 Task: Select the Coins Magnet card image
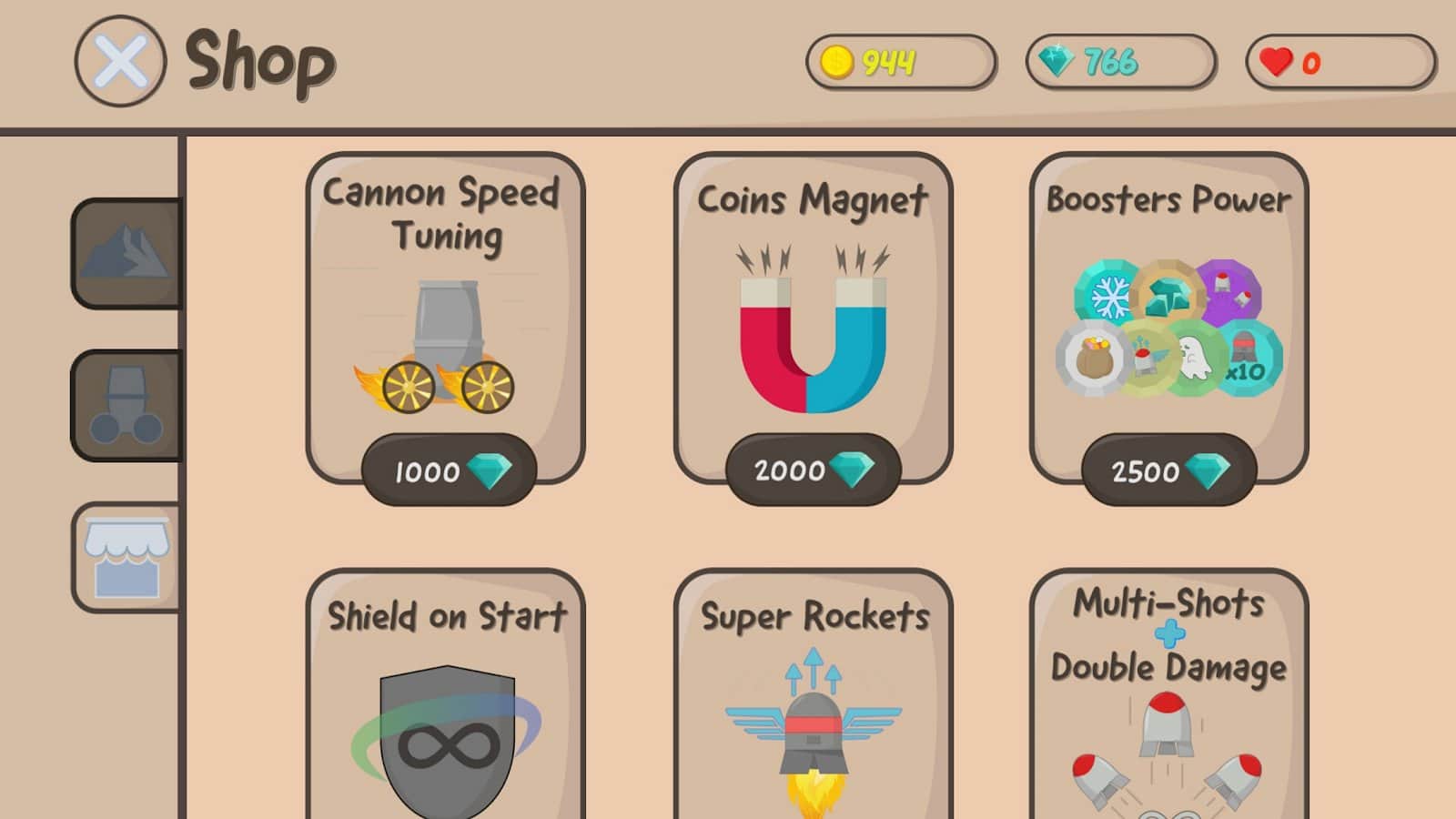(x=813, y=332)
